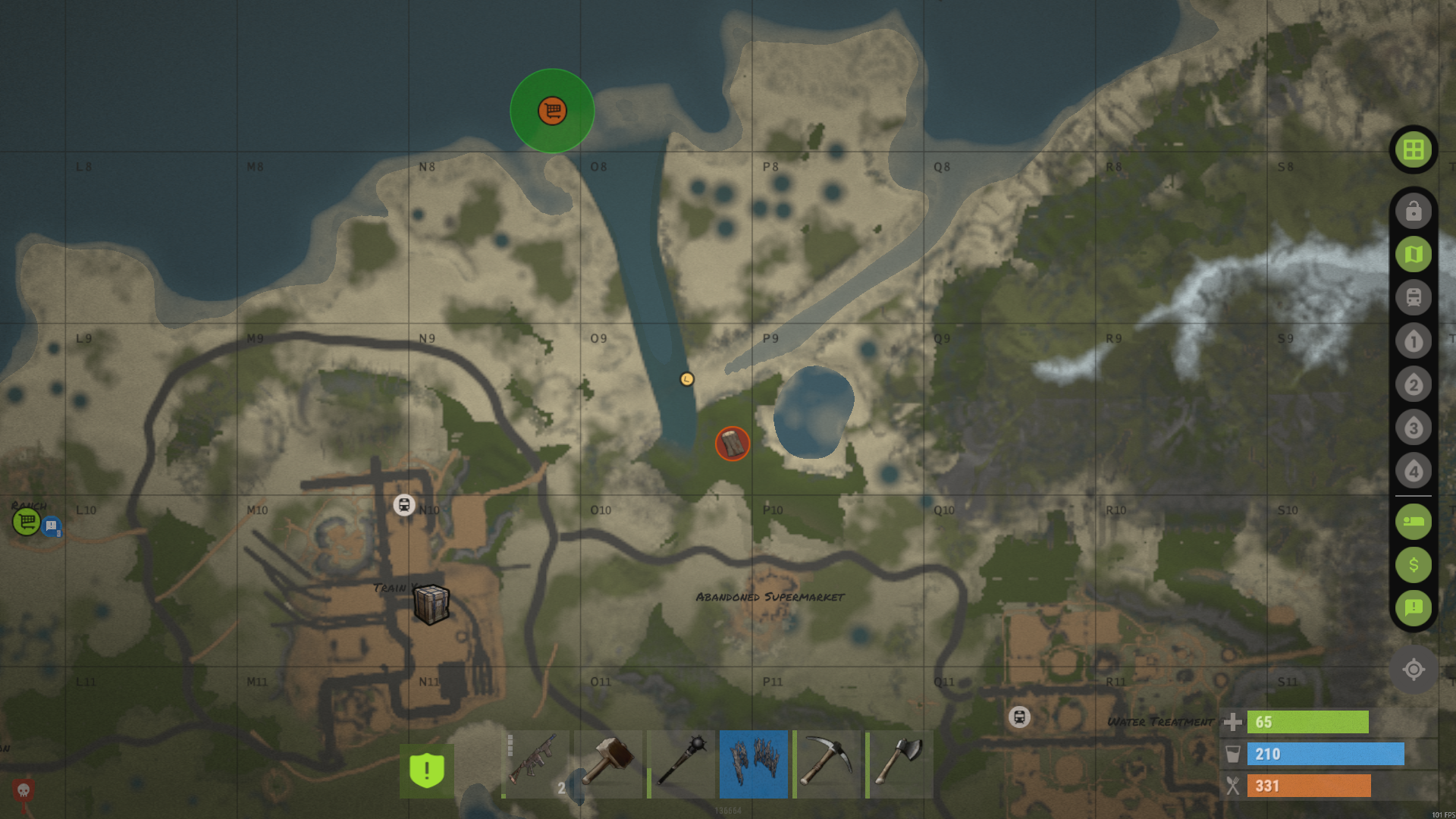Choose the number 4 drop marker button

coord(1413,471)
